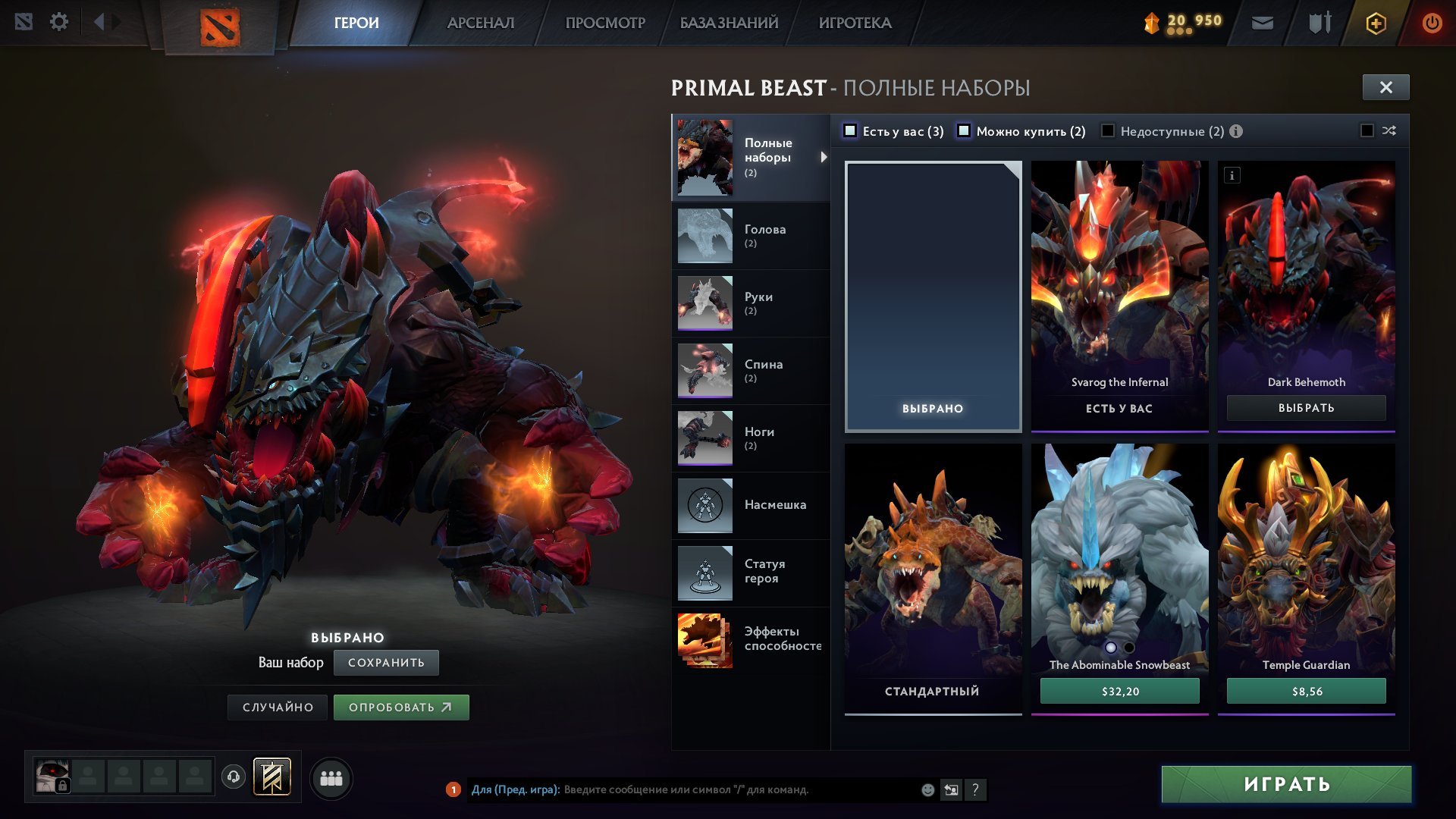Screen dimensions: 1456x819
Task: Click the armory shield-and-sword icon
Action: coord(1319,23)
